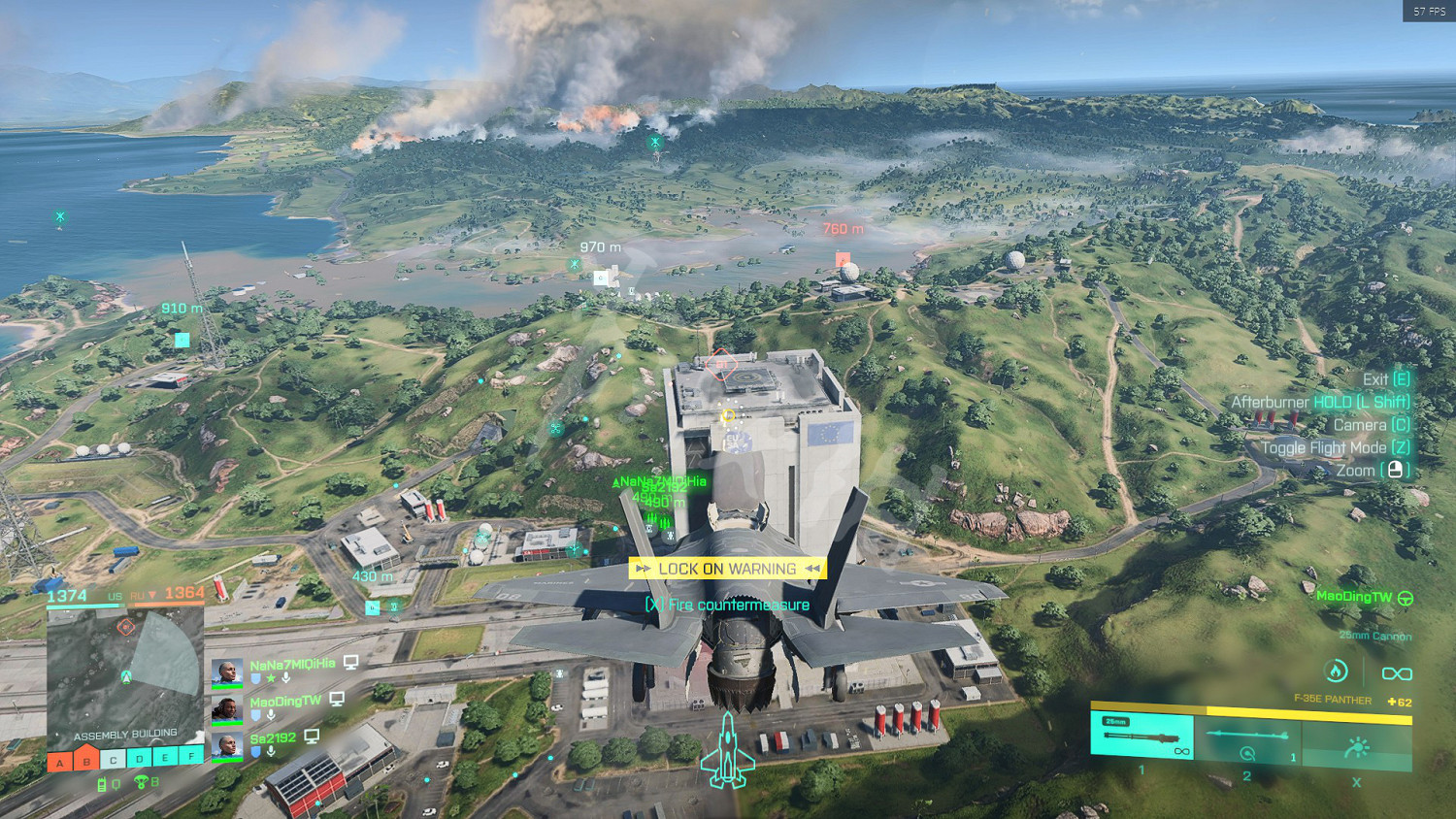
Task: Click the jet silhouette indicator icon
Action: [727, 751]
